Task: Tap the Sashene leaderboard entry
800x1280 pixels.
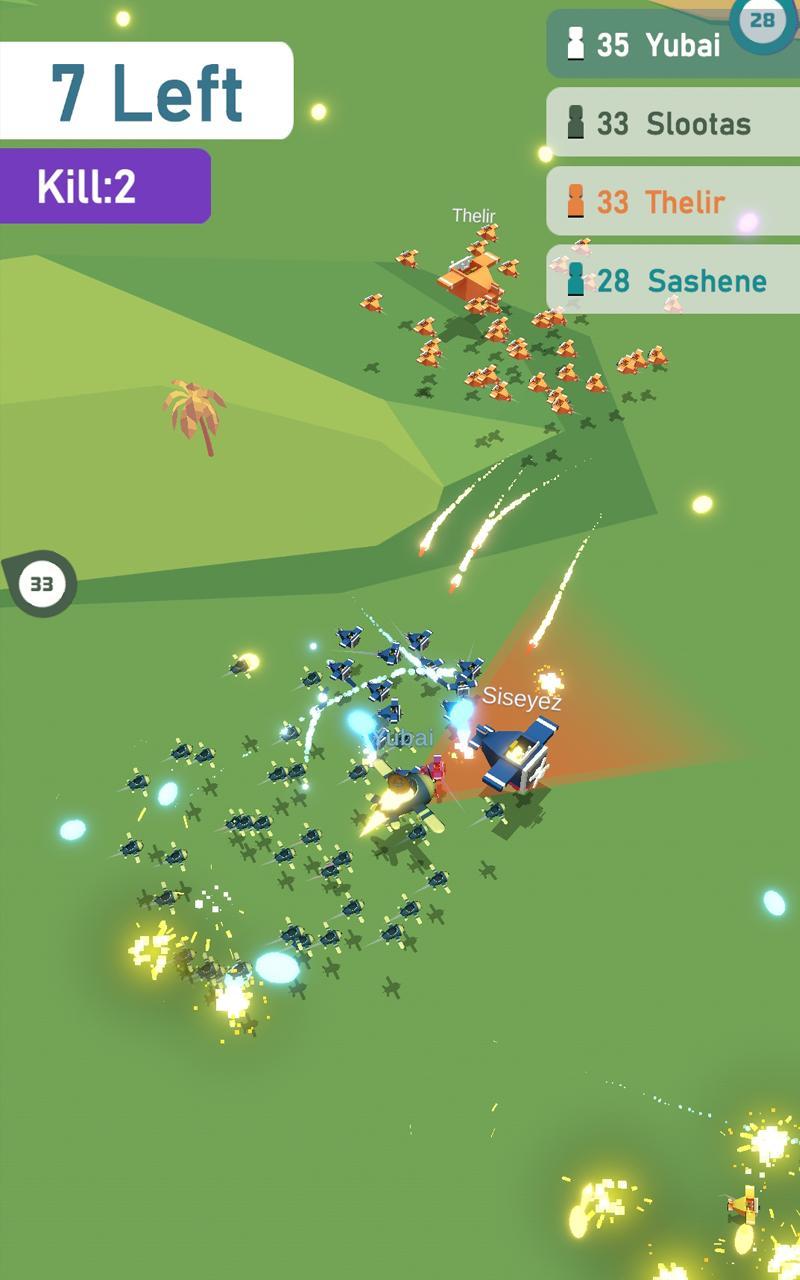Action: 672,281
